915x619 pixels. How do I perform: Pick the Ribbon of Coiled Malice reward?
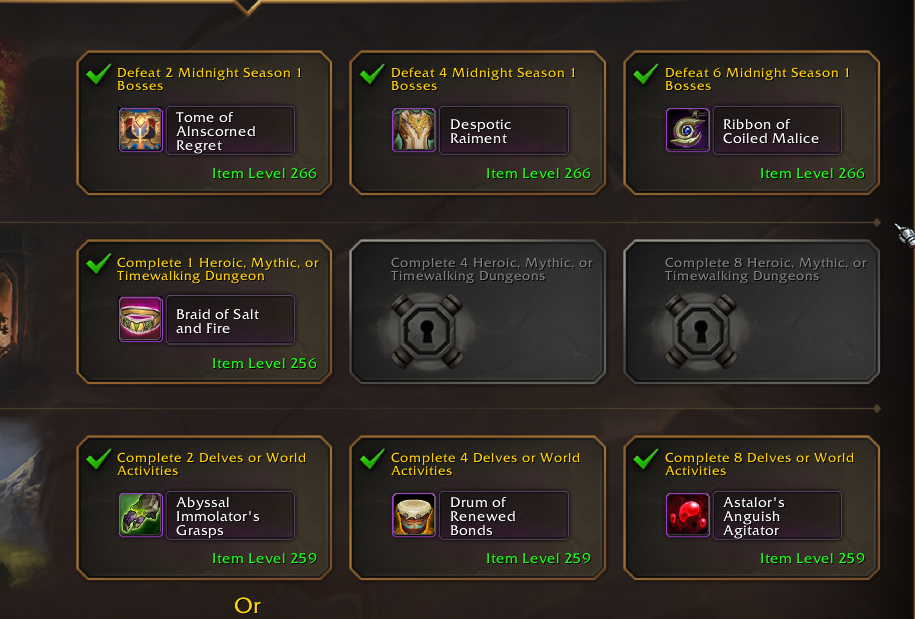click(x=753, y=131)
